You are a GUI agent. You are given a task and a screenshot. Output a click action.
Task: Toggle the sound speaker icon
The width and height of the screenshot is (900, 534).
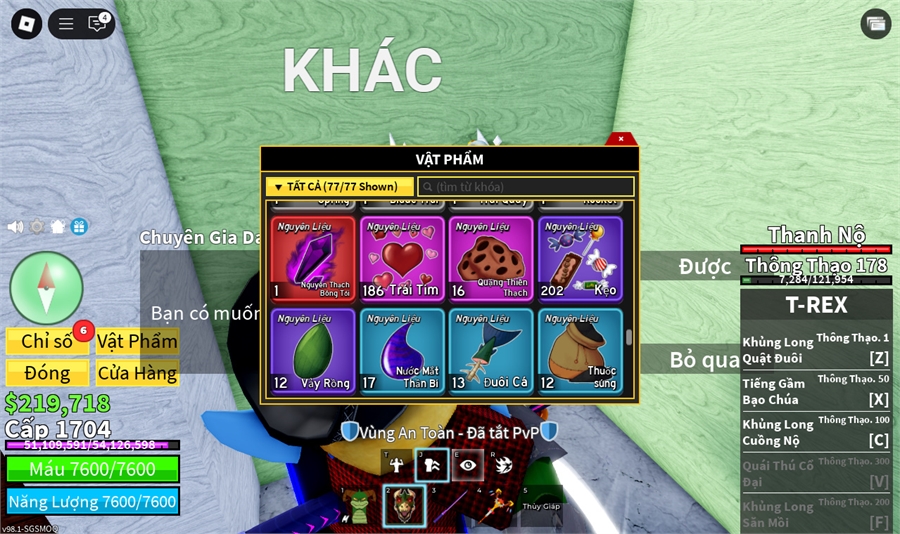point(15,227)
